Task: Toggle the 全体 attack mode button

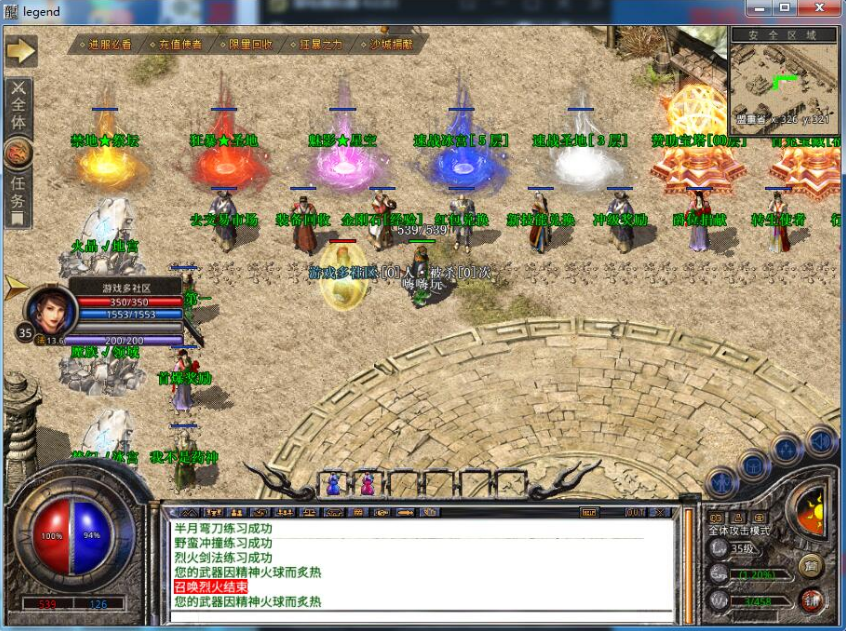Action: [x=19, y=106]
